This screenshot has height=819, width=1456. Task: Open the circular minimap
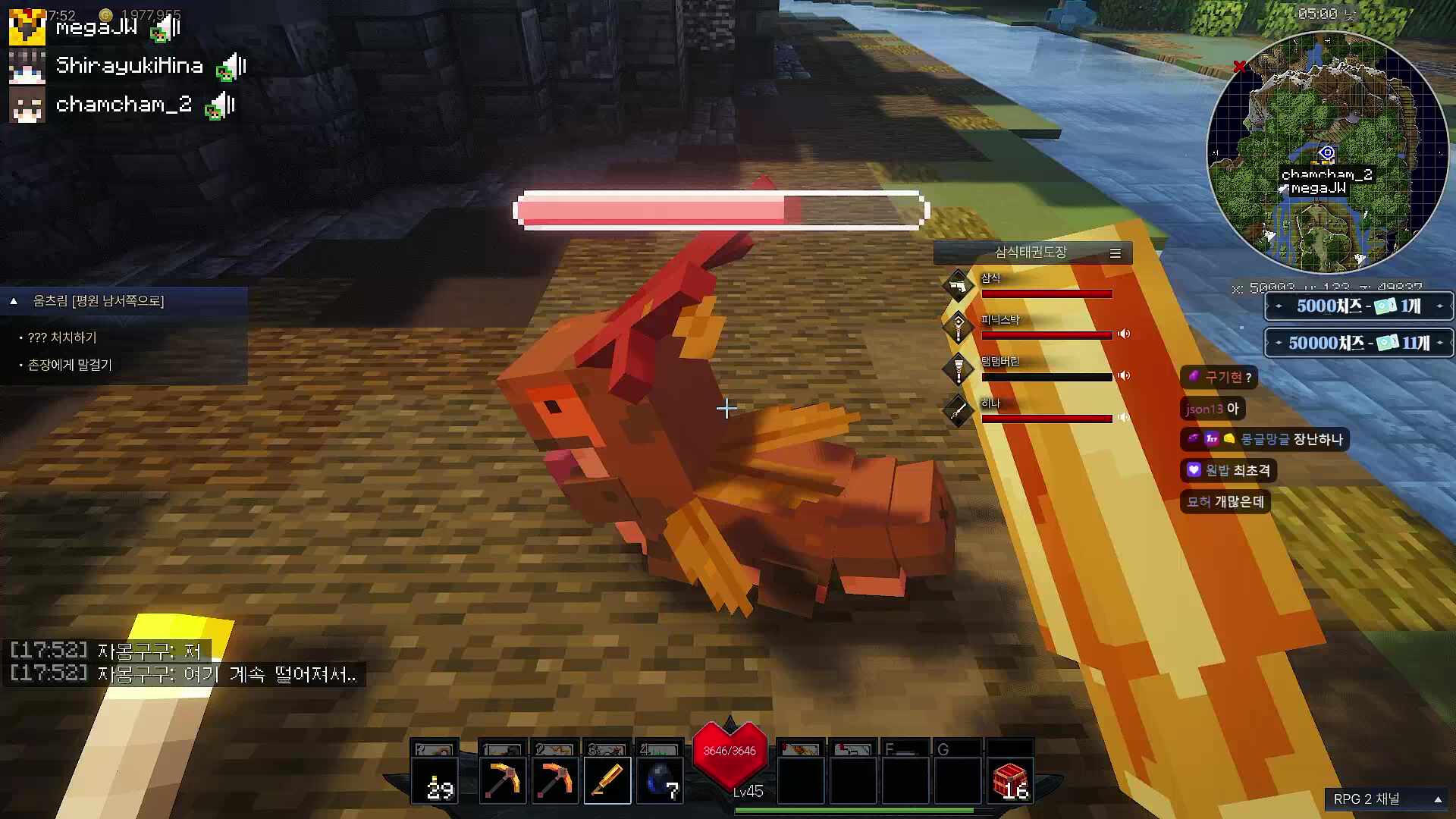coord(1327,152)
